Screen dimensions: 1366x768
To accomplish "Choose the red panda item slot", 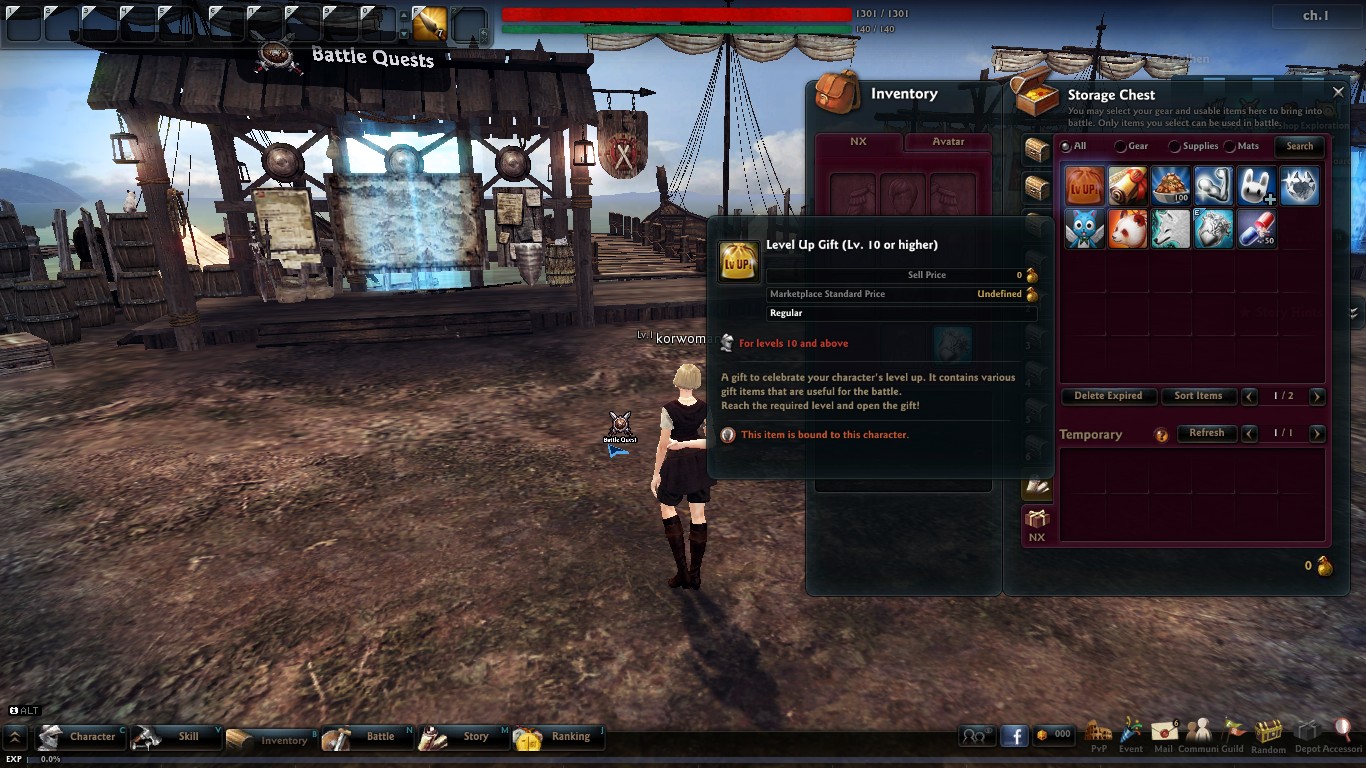I will click(1127, 229).
